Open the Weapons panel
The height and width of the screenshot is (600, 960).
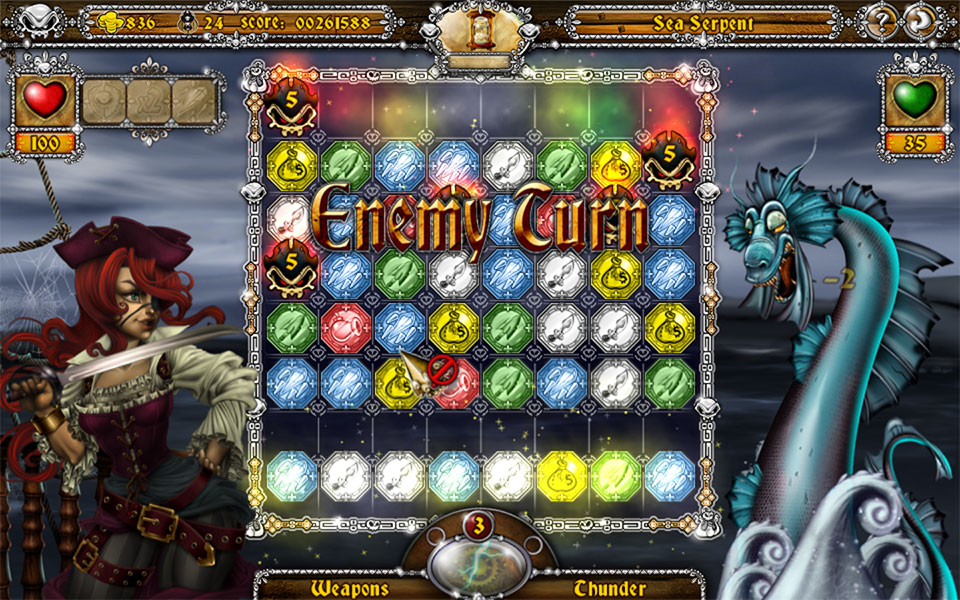pos(349,587)
